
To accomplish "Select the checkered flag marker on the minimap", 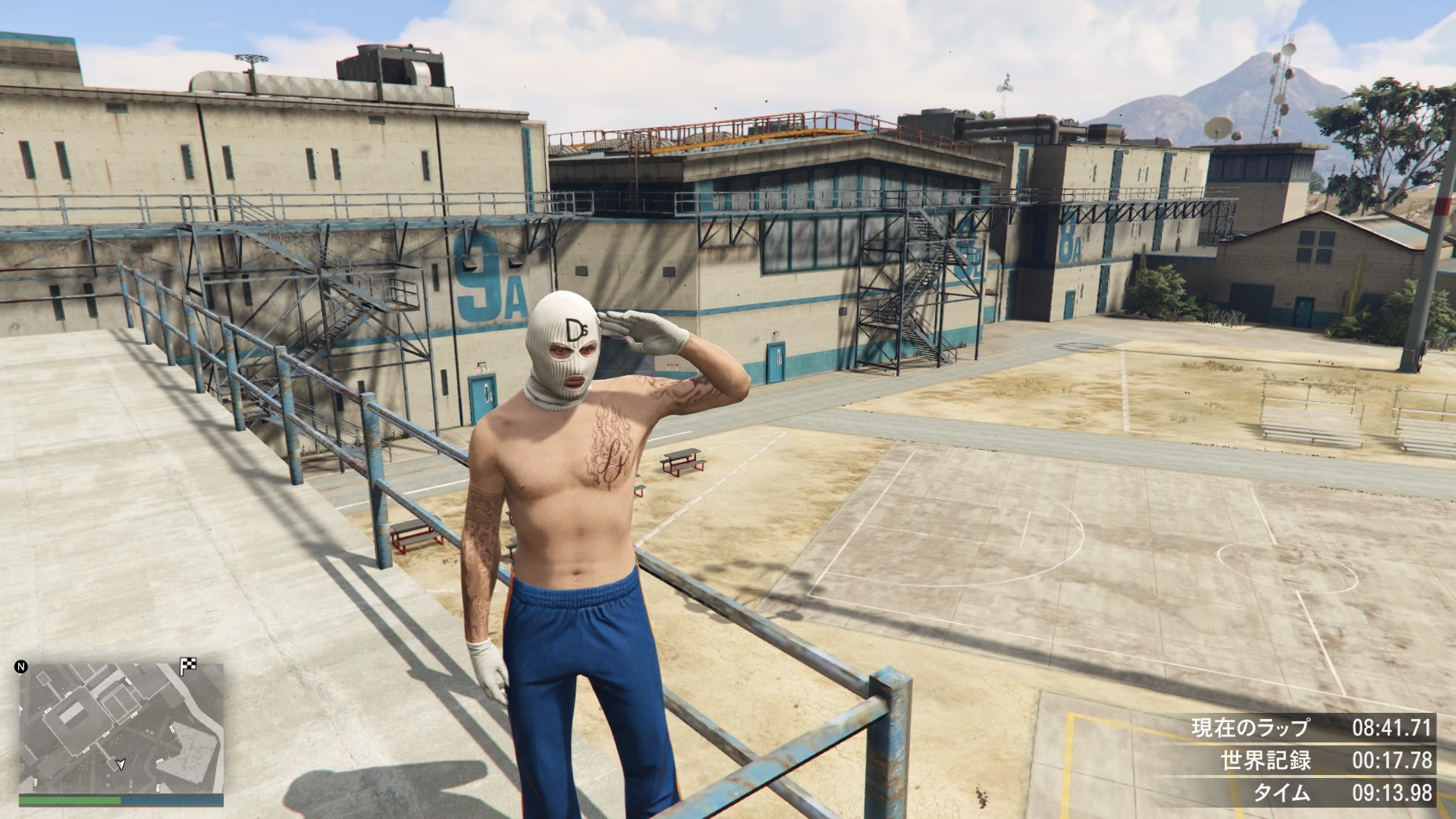I will pos(188,667).
